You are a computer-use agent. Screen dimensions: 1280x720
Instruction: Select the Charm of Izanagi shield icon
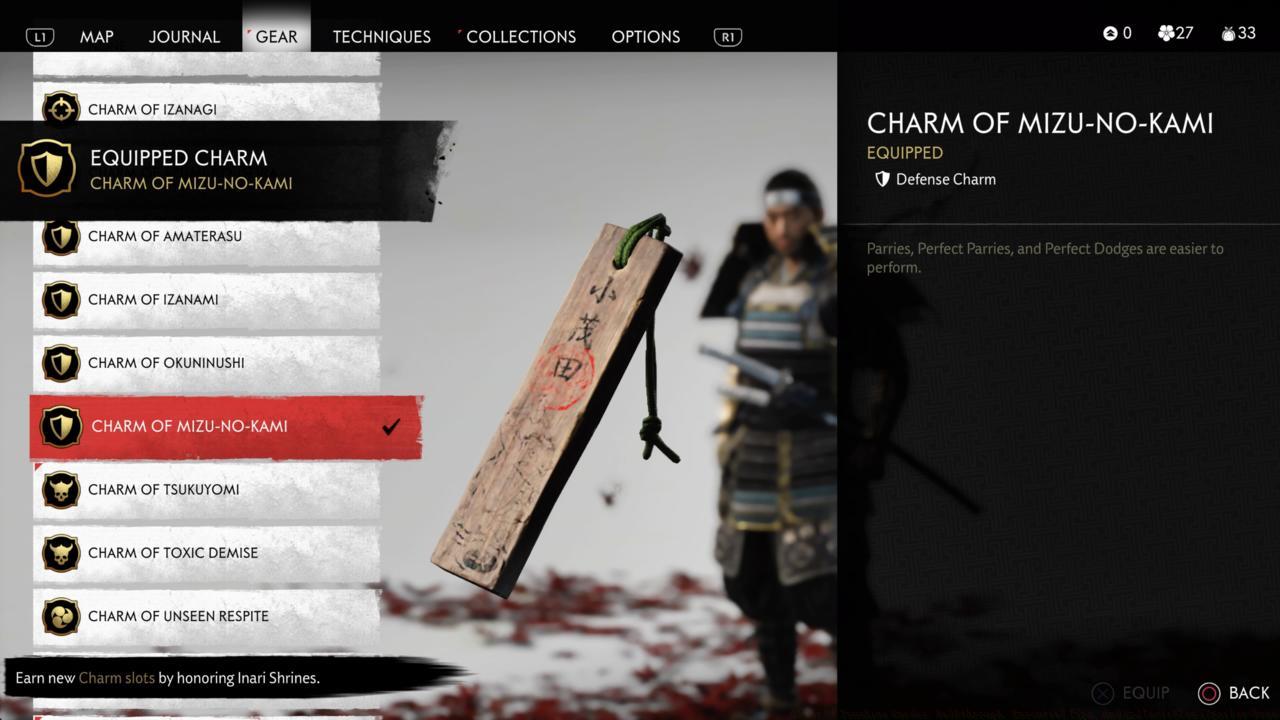(x=61, y=110)
